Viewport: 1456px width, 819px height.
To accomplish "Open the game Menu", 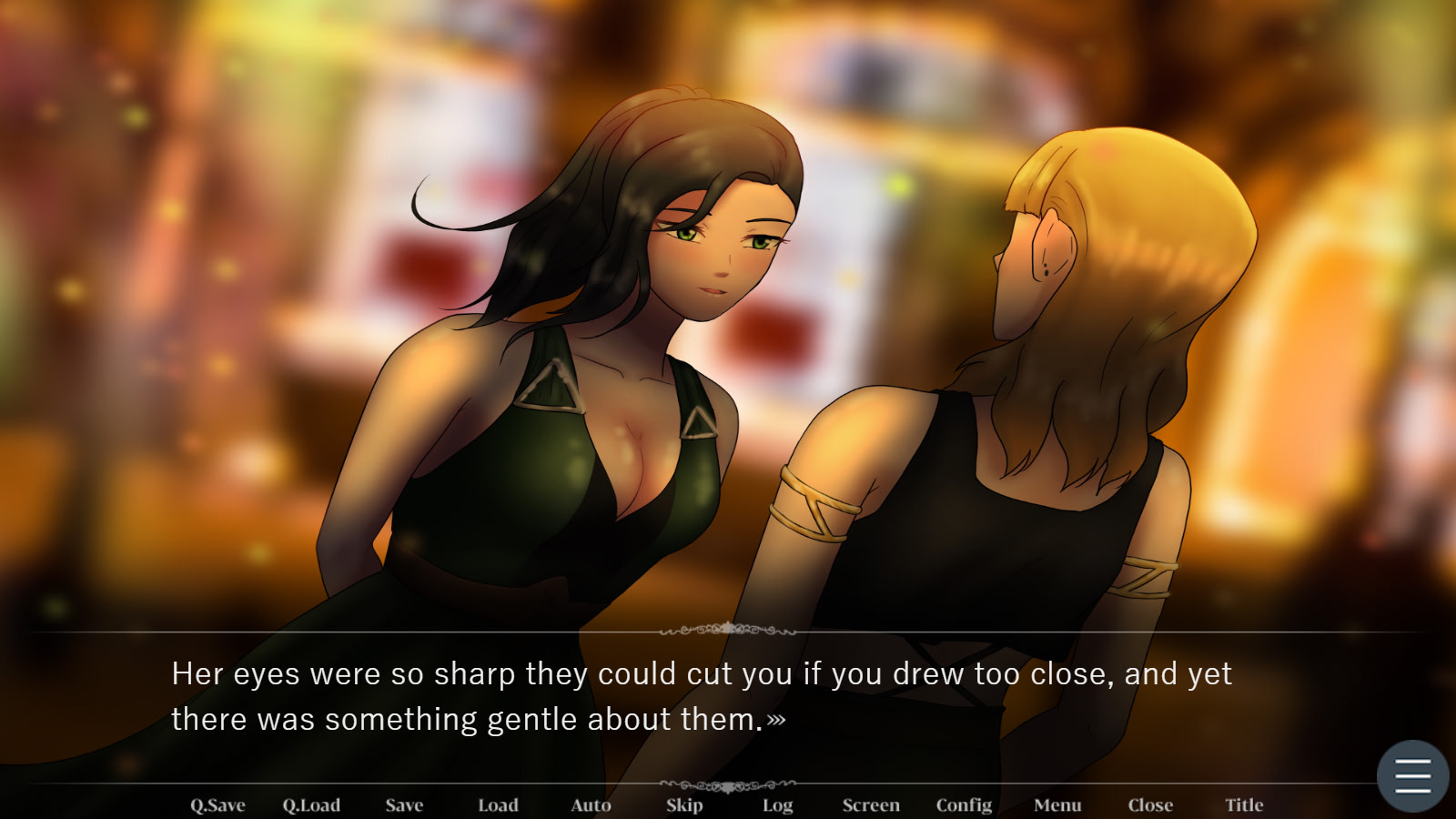I will (x=1057, y=804).
